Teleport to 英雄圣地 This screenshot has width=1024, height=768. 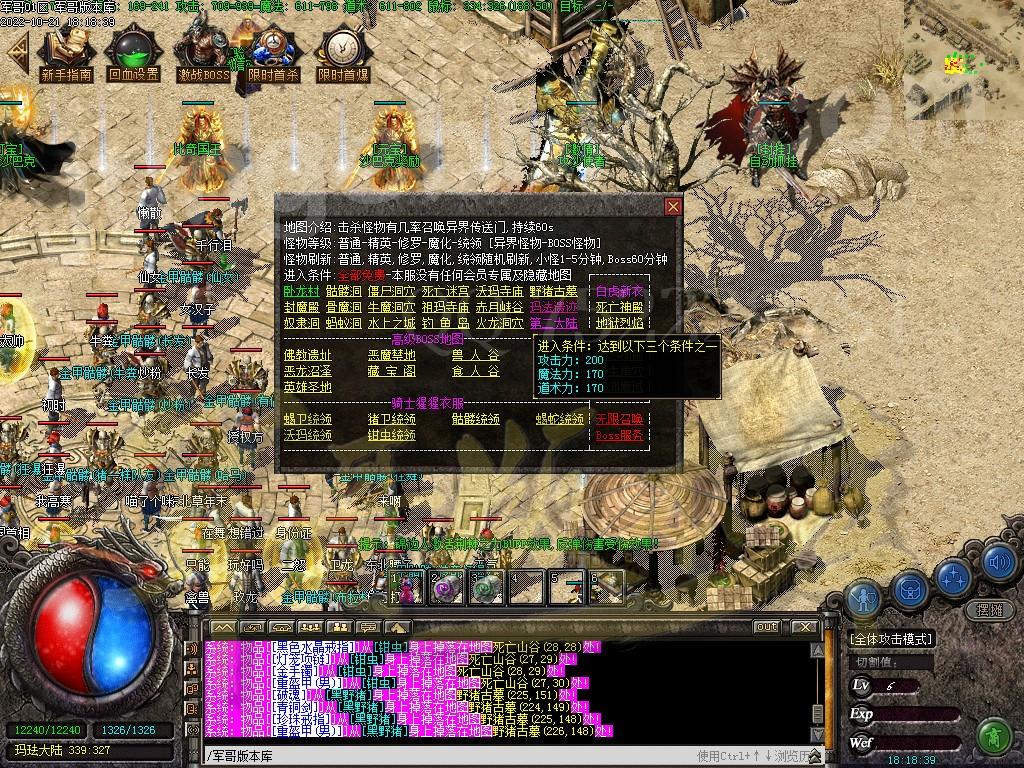(x=308, y=387)
